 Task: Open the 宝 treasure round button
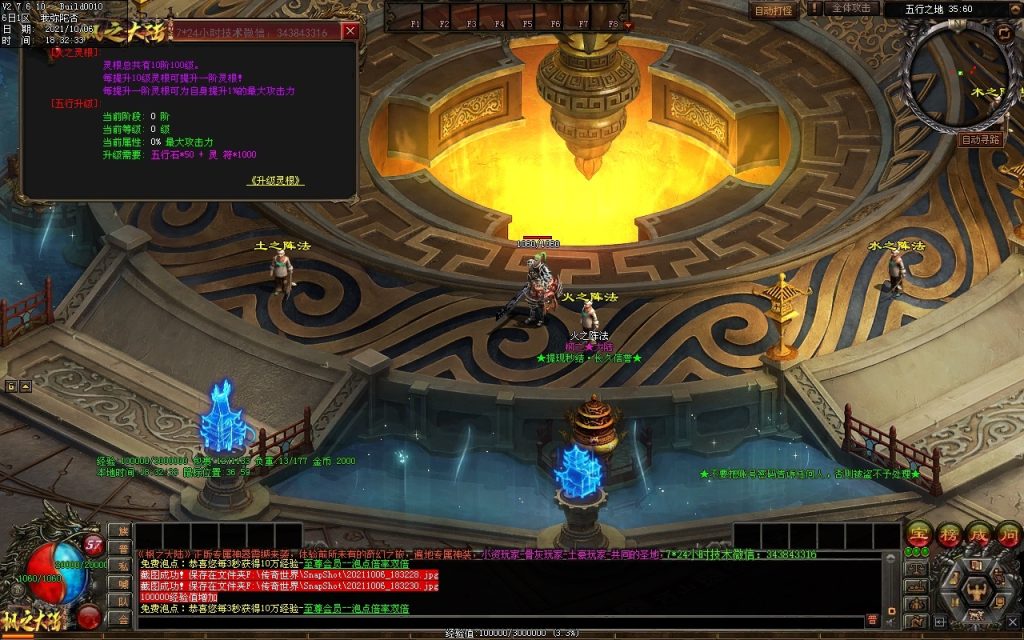917,536
